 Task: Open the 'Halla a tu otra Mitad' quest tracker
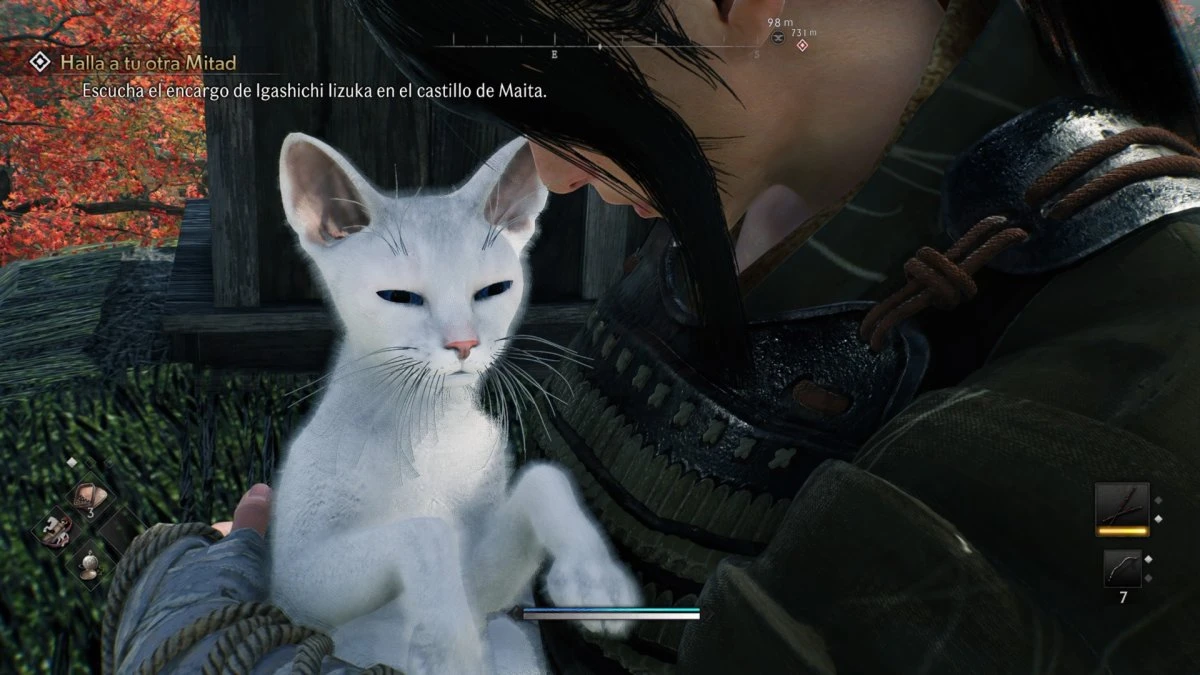pyautogui.click(x=147, y=63)
